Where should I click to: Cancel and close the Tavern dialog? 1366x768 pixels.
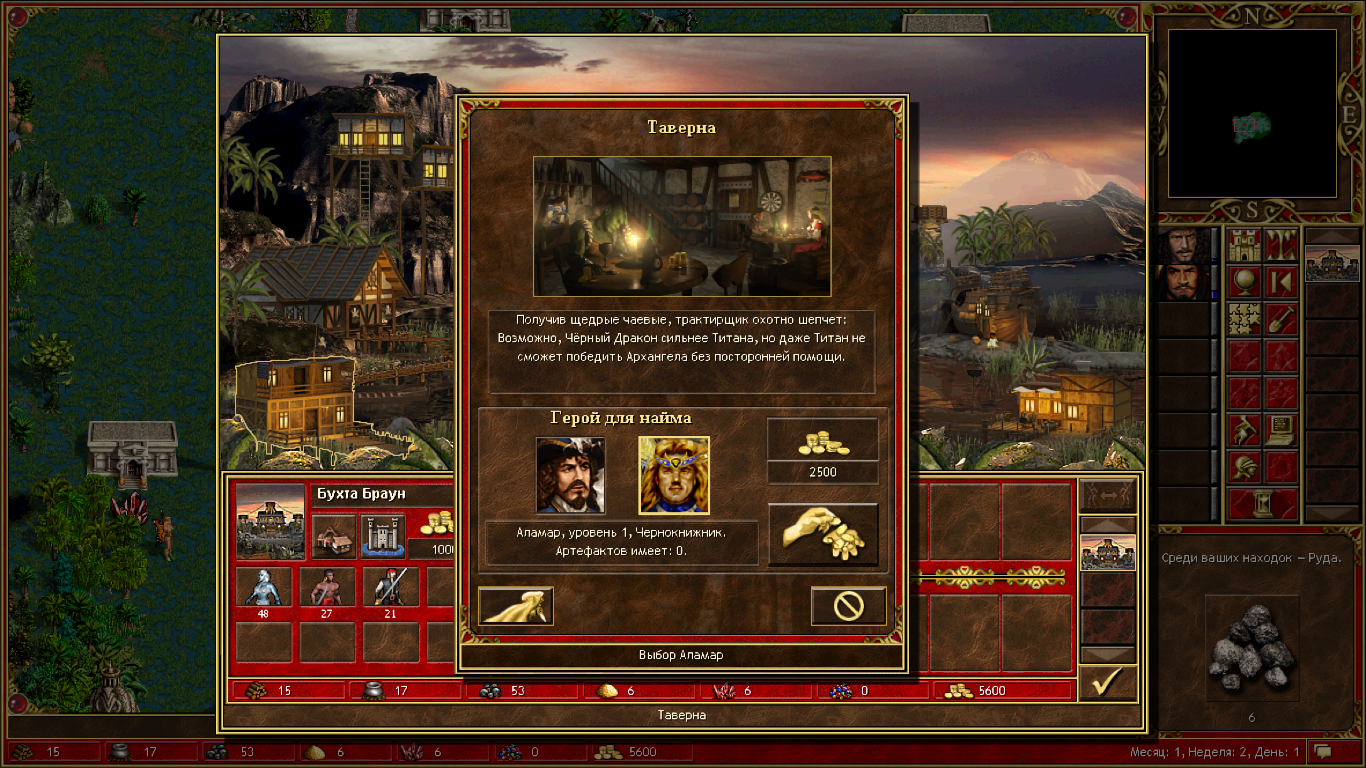point(848,606)
